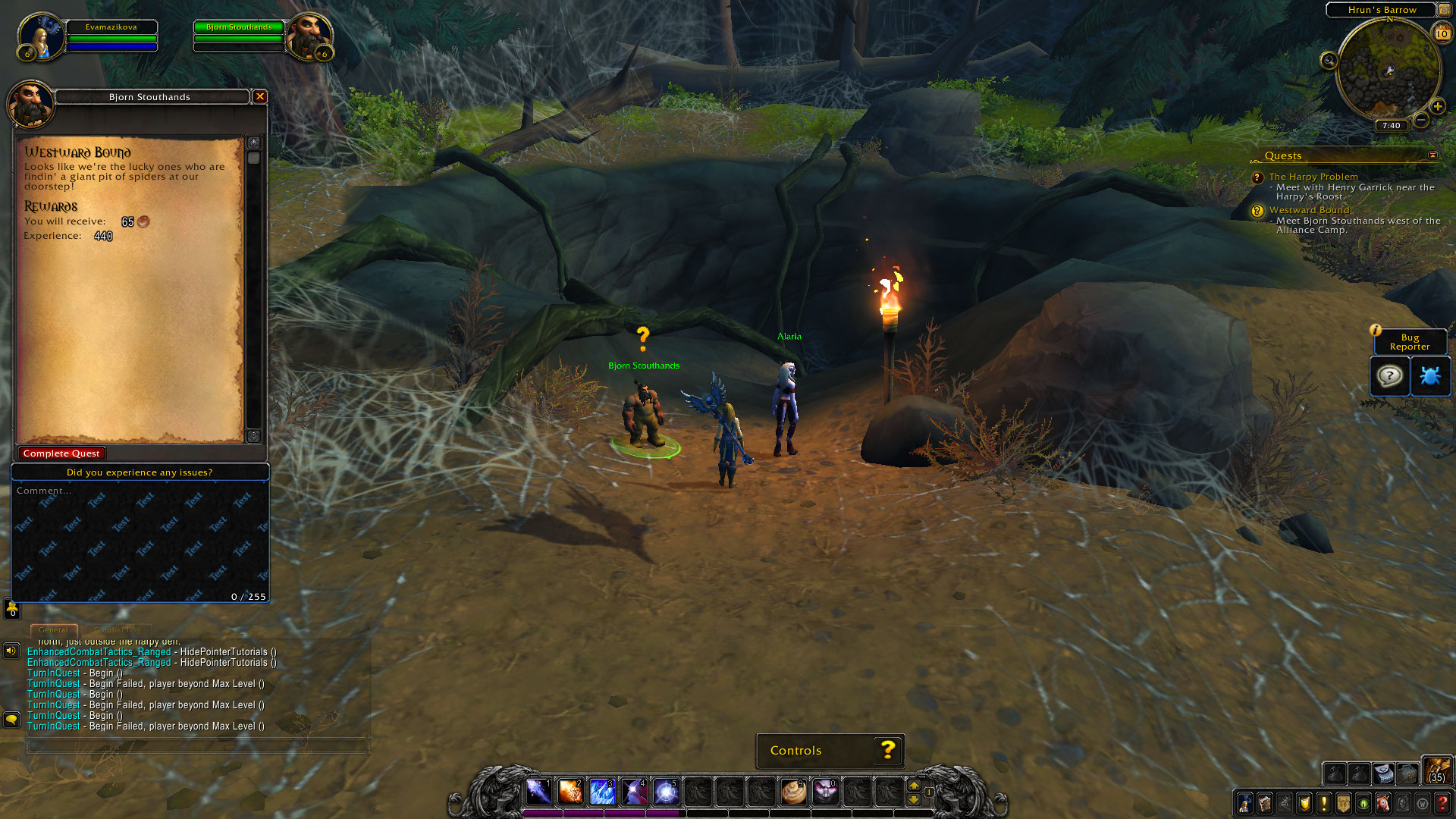
Task: Open the mount collection horse icon
Action: [1382, 803]
